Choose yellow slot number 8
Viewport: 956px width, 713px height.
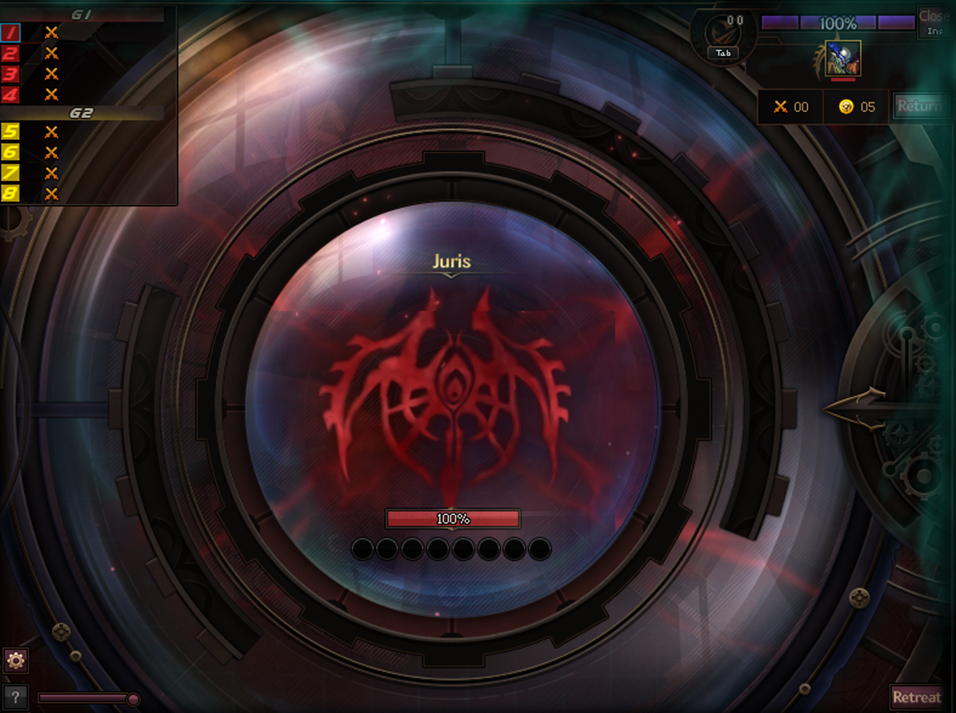point(11,193)
